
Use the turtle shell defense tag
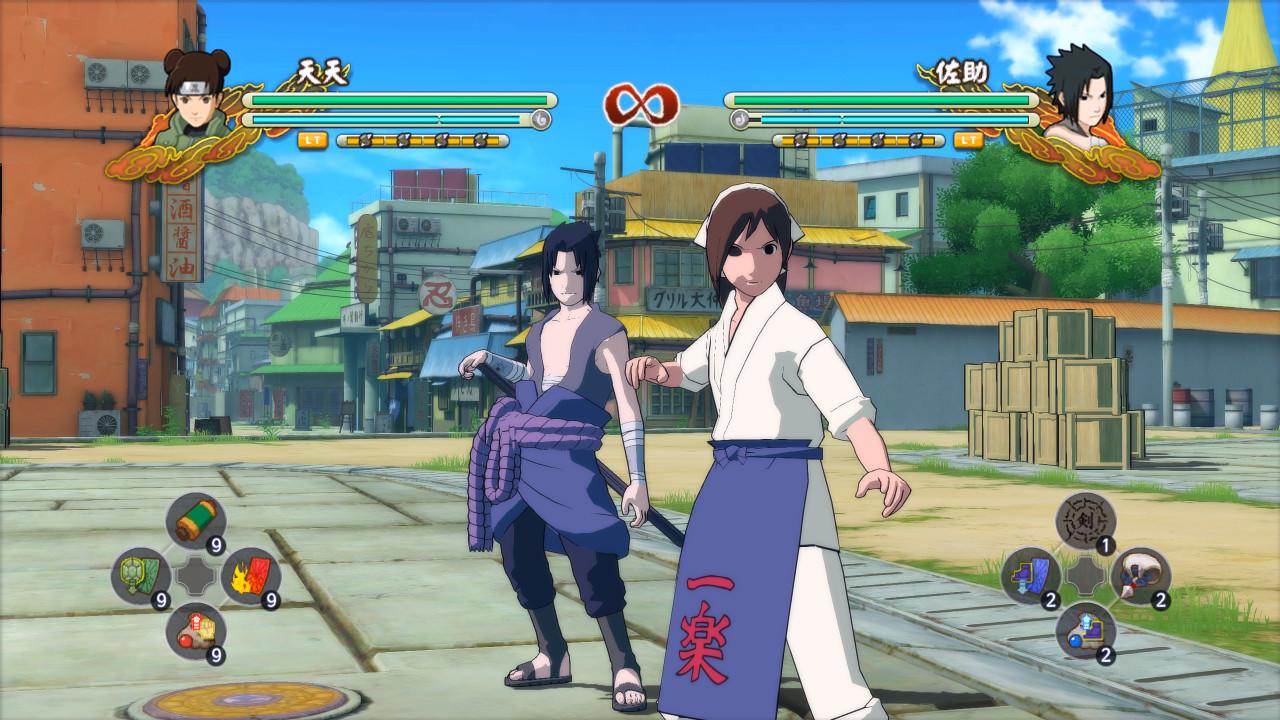(141, 577)
